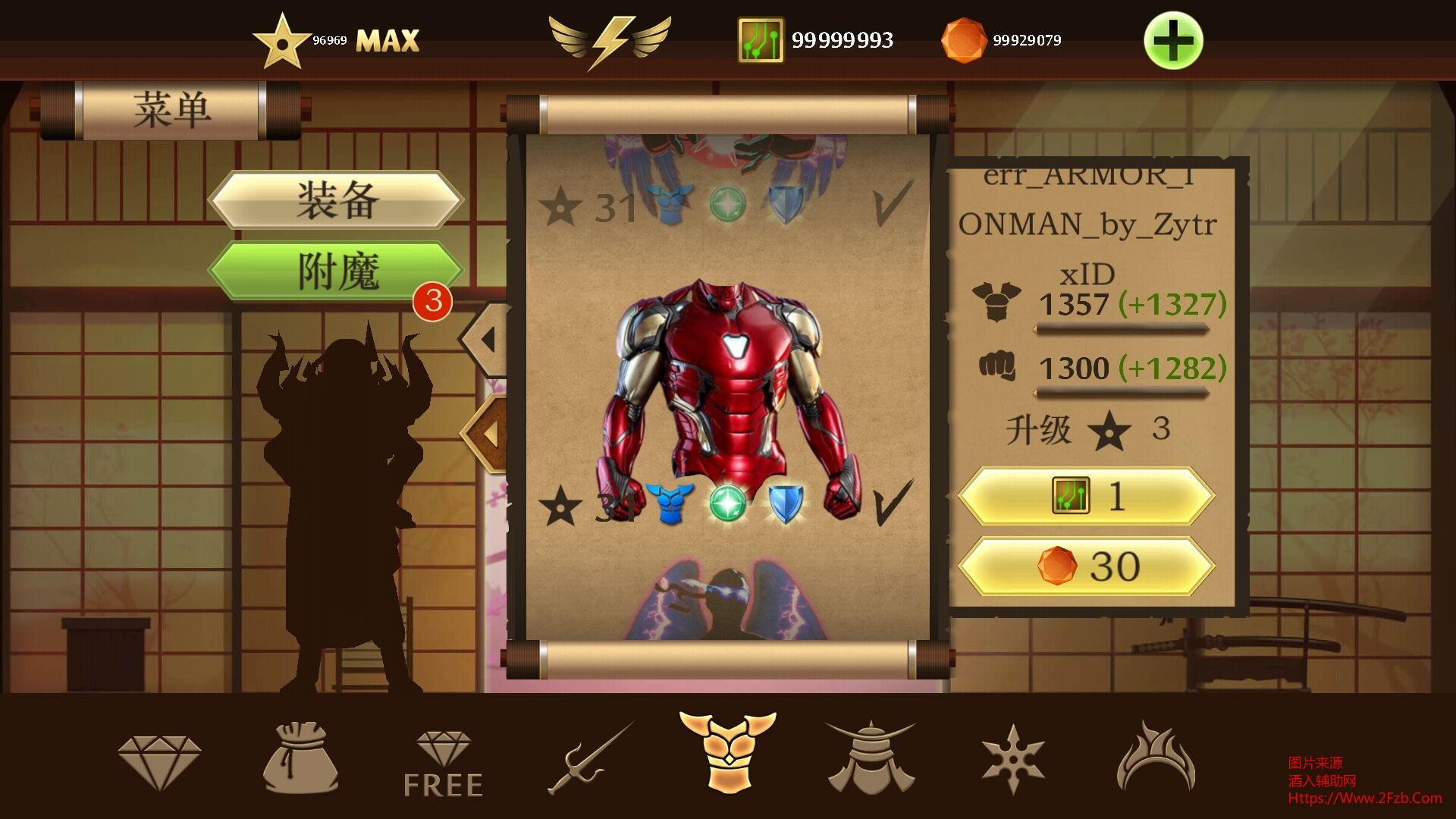Upgrade armor for 30 orange gems

coord(1086,566)
